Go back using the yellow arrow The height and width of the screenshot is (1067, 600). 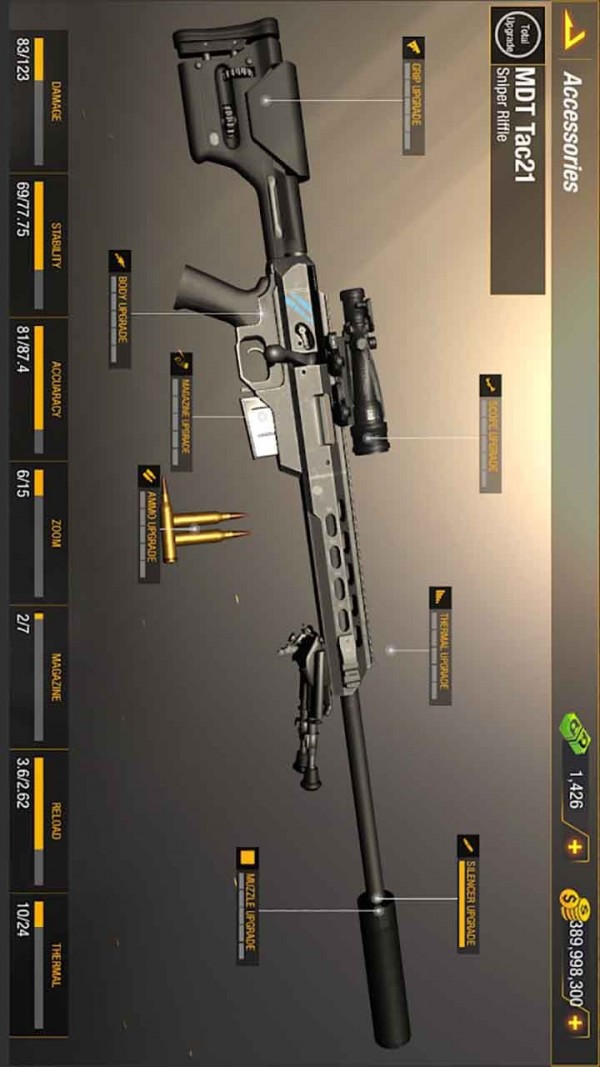[573, 29]
